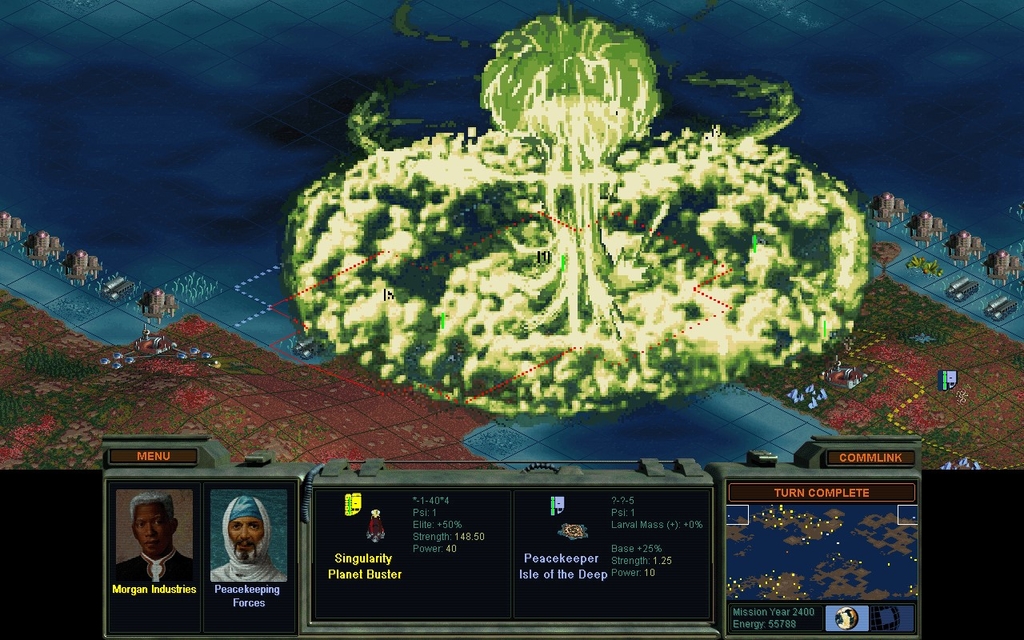The height and width of the screenshot is (640, 1024).
Task: Select the Morgan Industries leader portrait
Action: [x=153, y=537]
